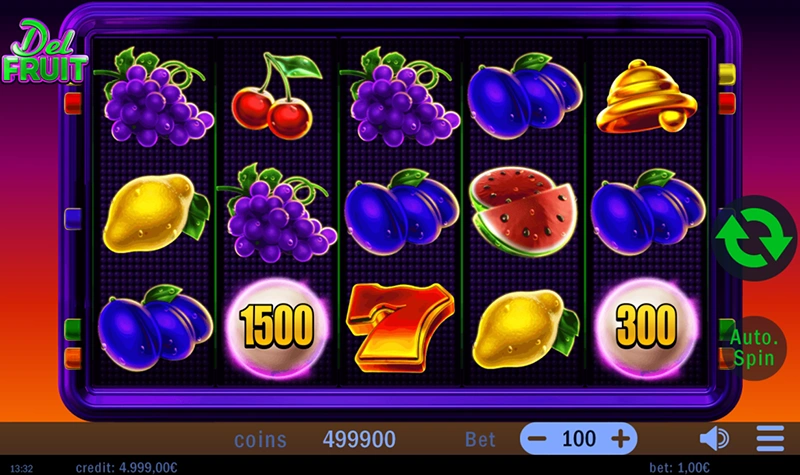The height and width of the screenshot is (475, 800).
Task: Decrease the bet with the minus button
Action: tap(538, 438)
